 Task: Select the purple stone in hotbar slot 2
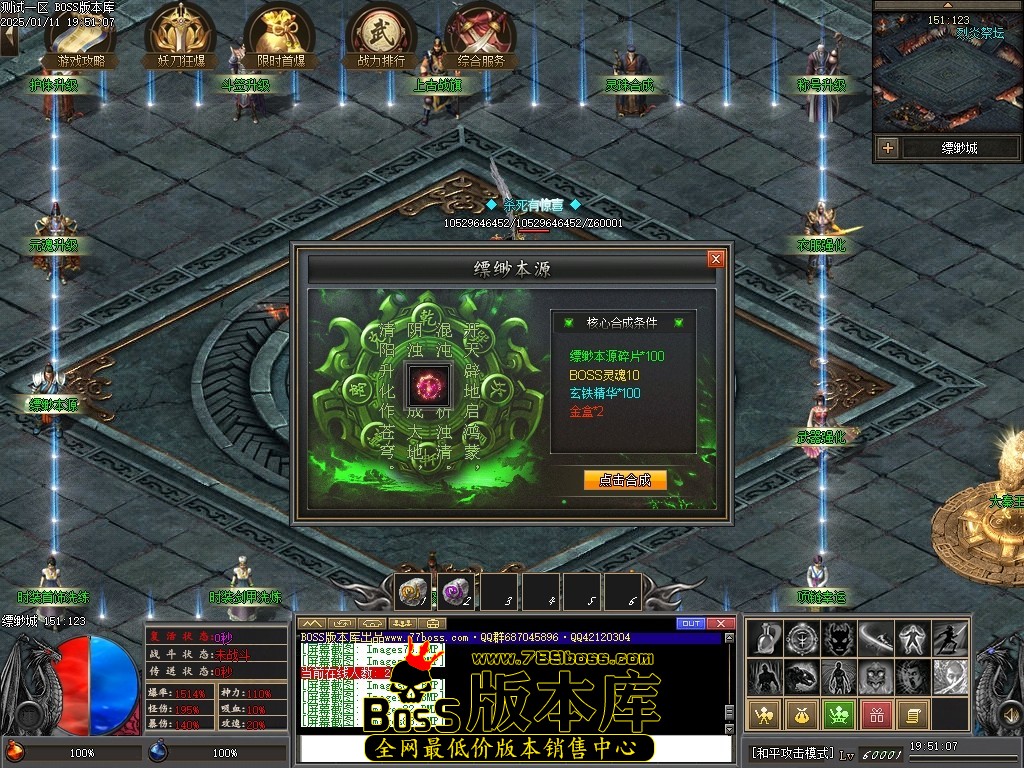(x=455, y=592)
